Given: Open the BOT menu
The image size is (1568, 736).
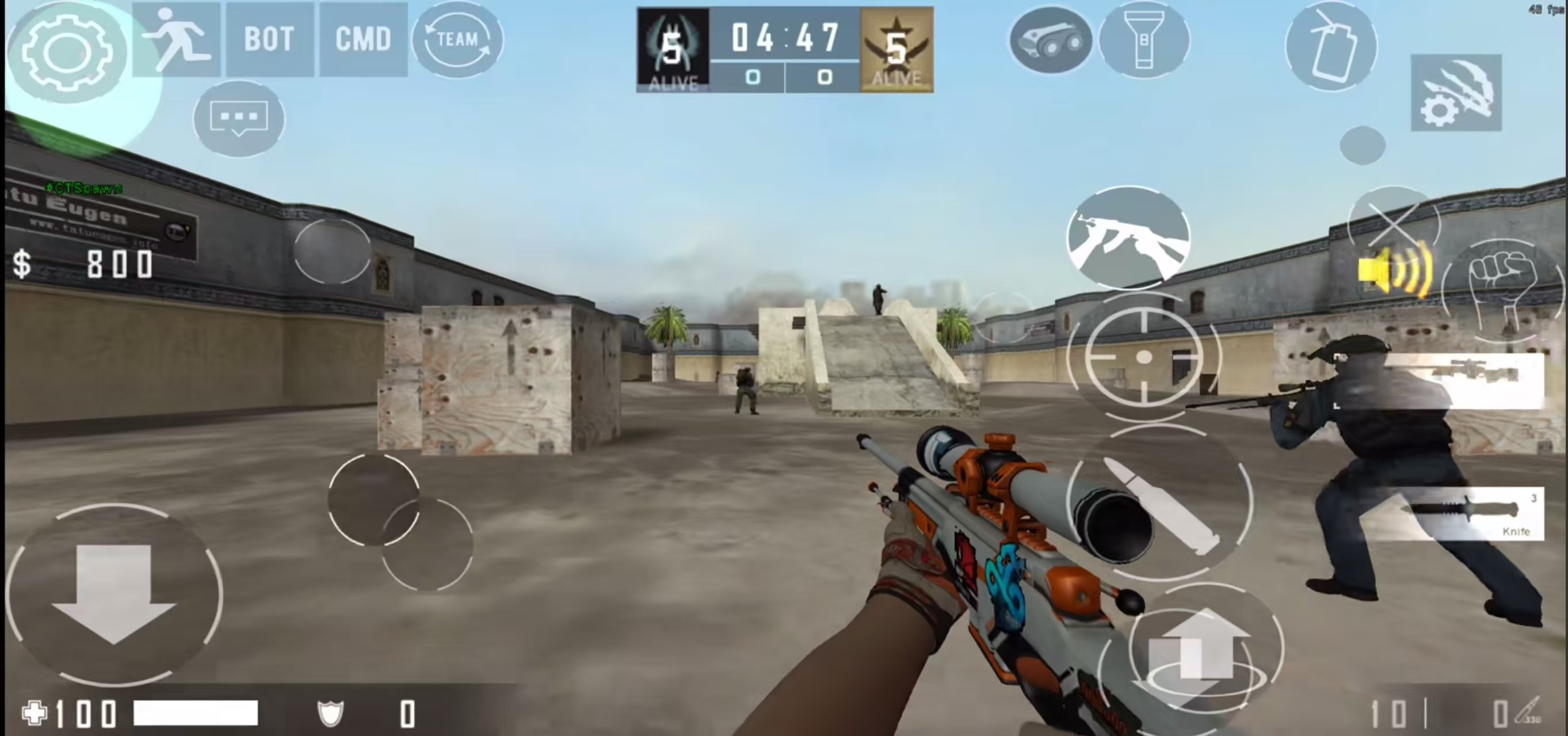Looking at the screenshot, I should [270, 40].
